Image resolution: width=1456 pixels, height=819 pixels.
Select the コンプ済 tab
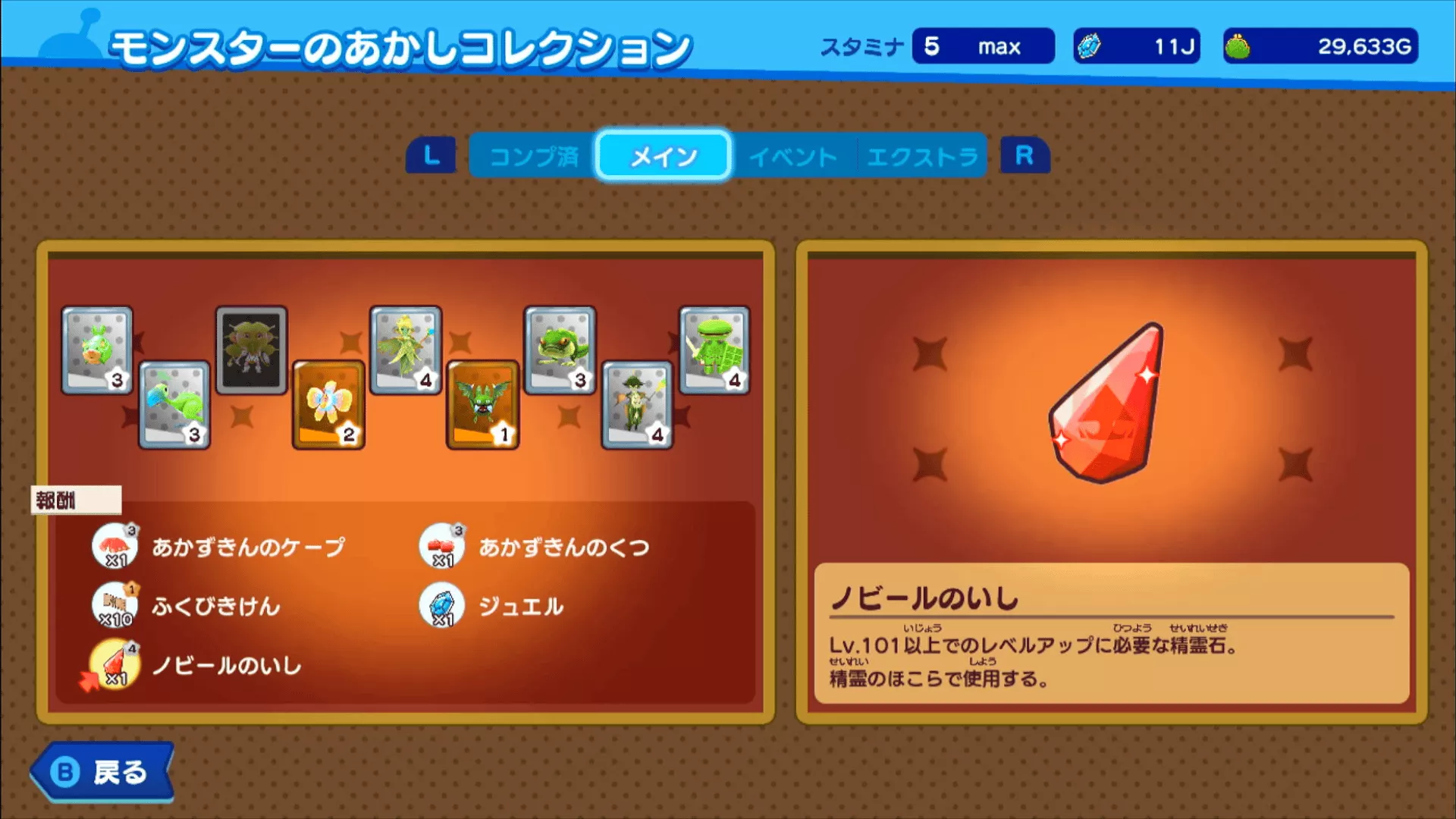[535, 156]
